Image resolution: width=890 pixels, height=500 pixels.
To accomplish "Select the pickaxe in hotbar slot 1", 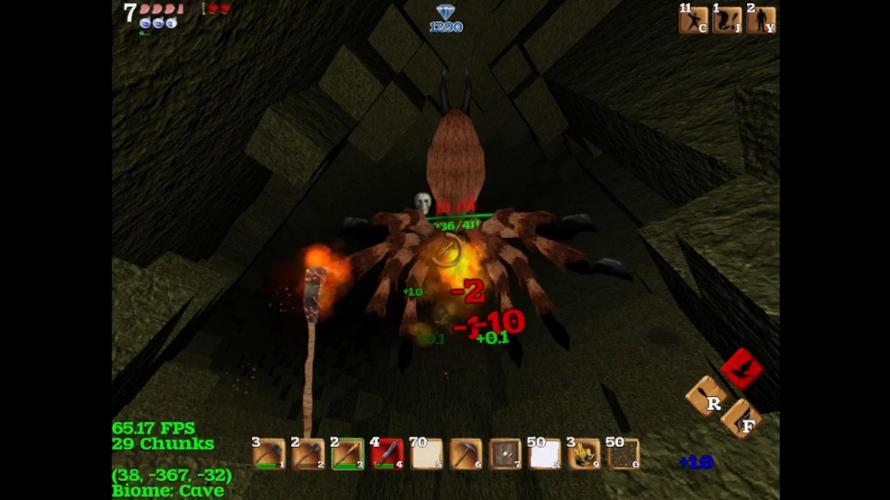I will (x=268, y=455).
